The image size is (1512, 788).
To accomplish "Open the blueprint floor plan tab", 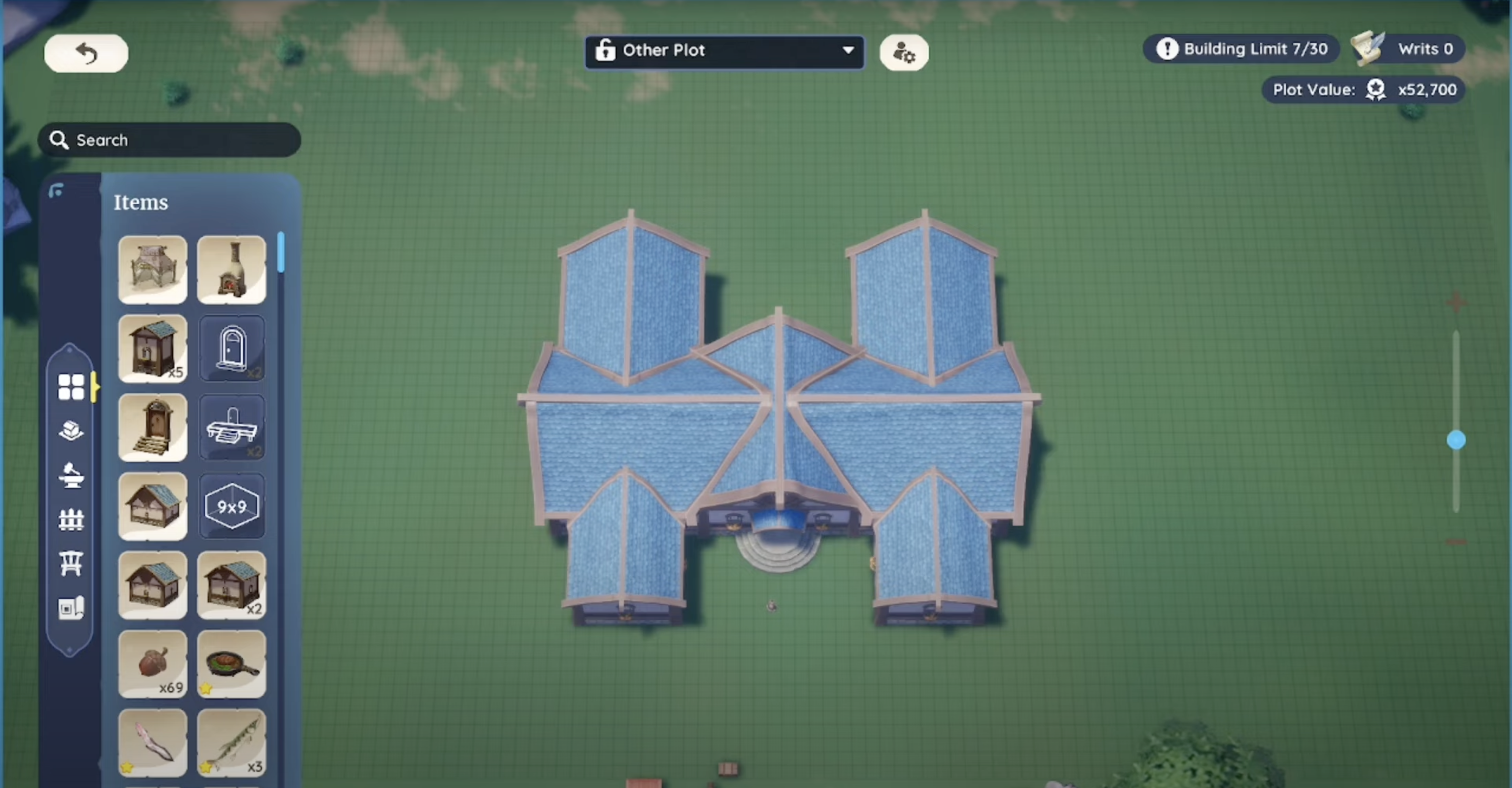I will (x=71, y=608).
